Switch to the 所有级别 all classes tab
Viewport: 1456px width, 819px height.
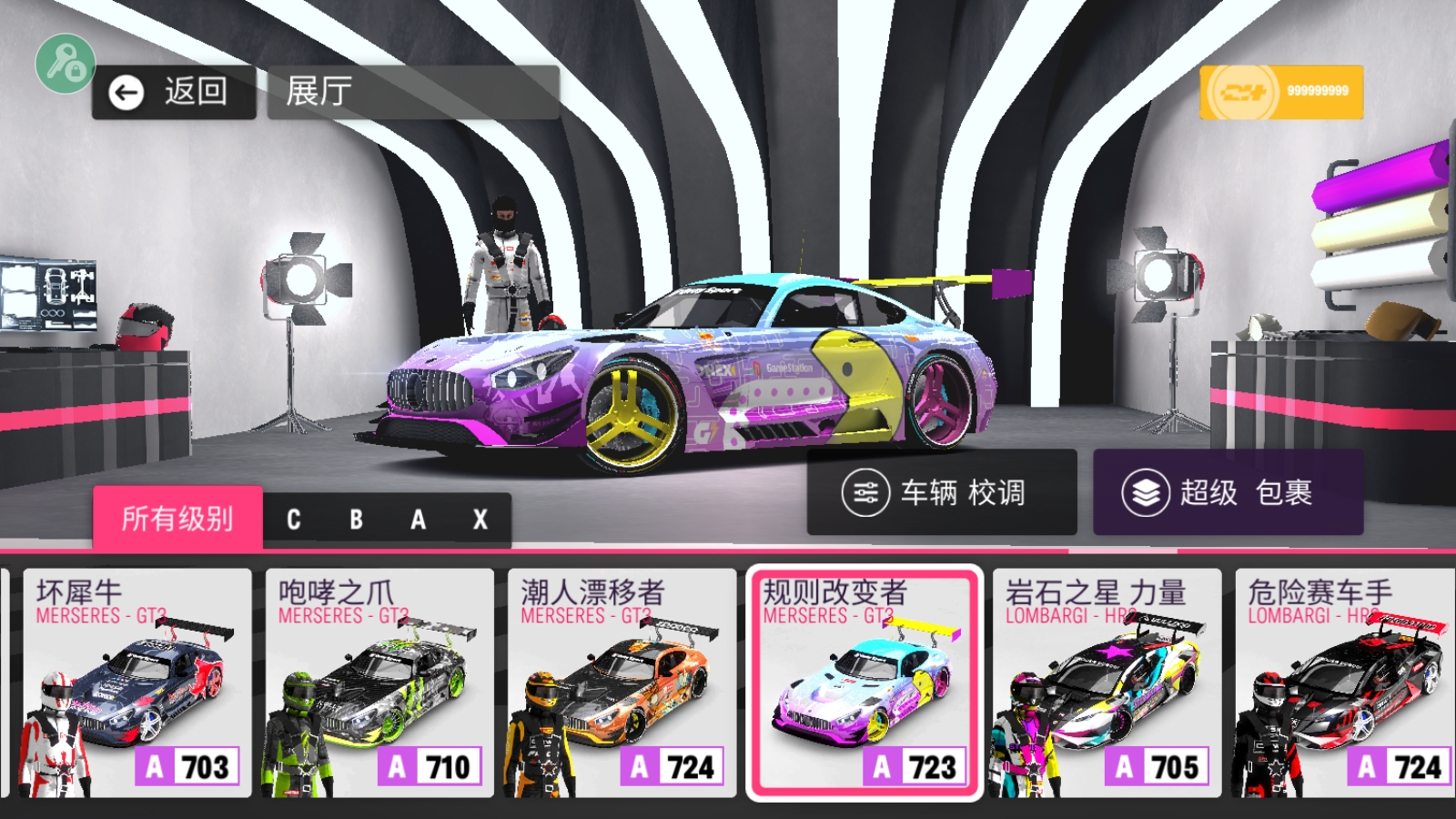(177, 519)
